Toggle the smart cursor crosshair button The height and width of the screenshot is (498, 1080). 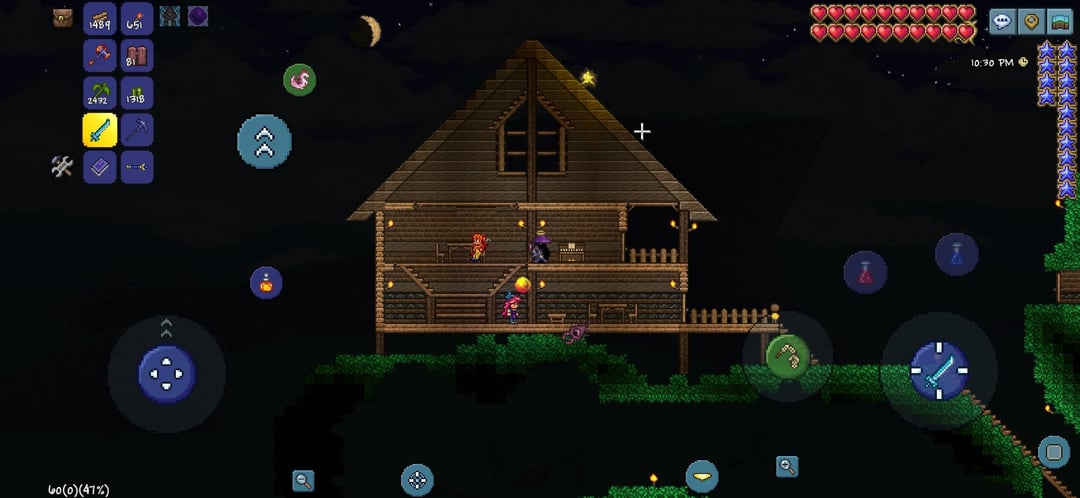(x=417, y=480)
